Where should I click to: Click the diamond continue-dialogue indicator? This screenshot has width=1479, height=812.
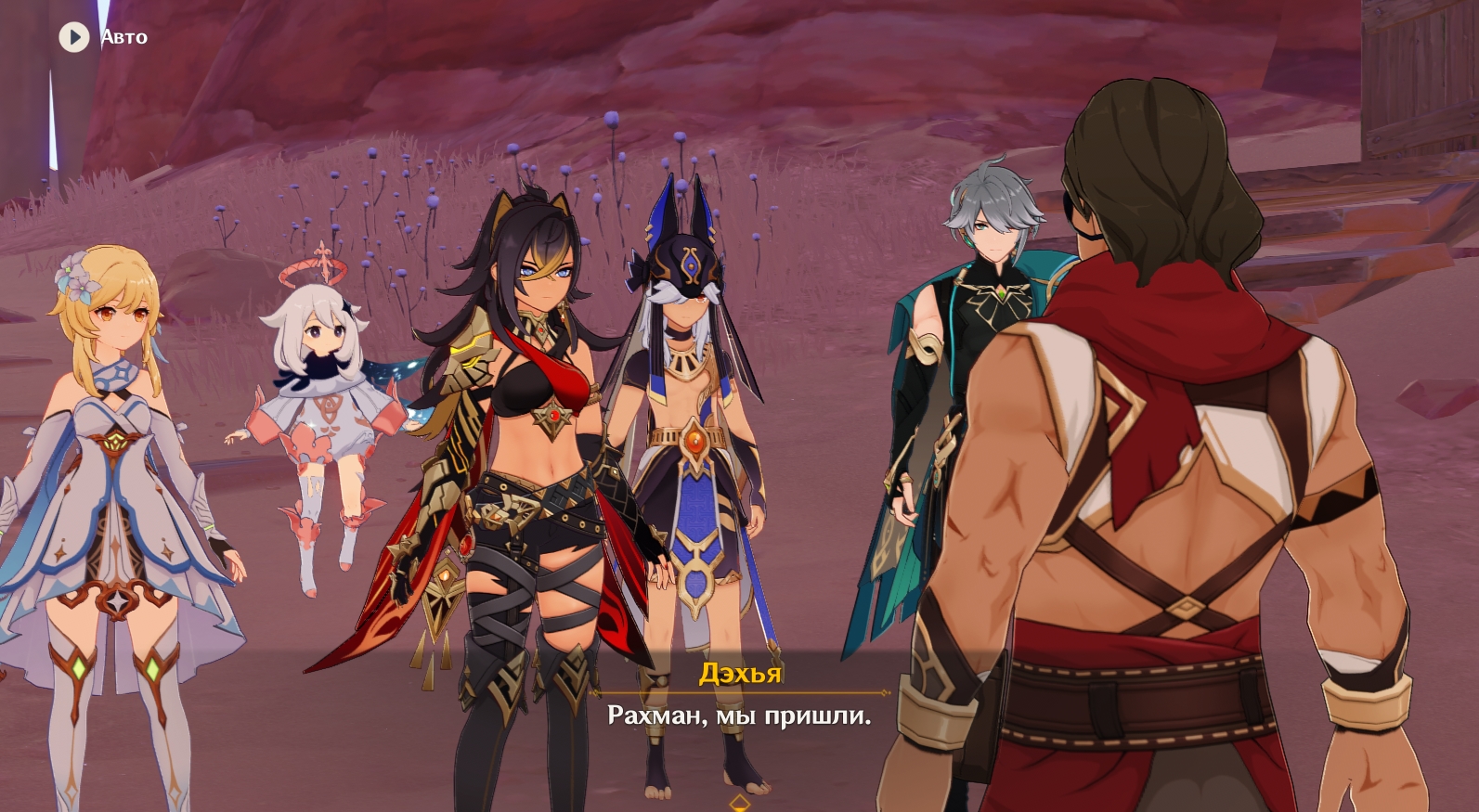(739, 802)
